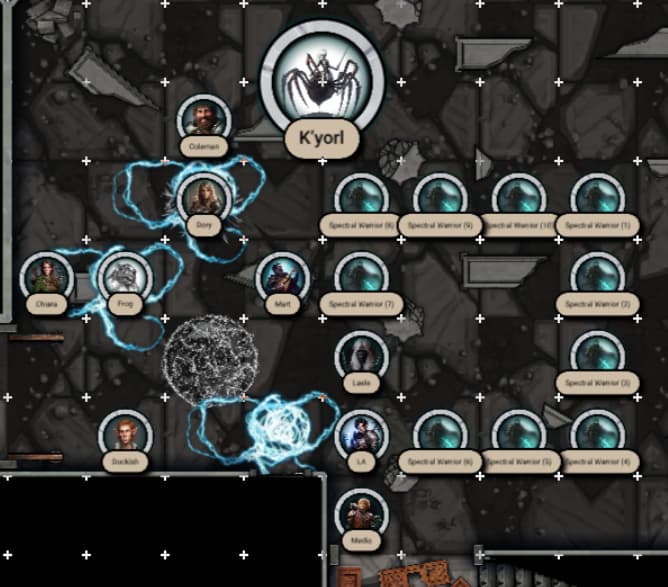Choose the Medio character token

[361, 511]
